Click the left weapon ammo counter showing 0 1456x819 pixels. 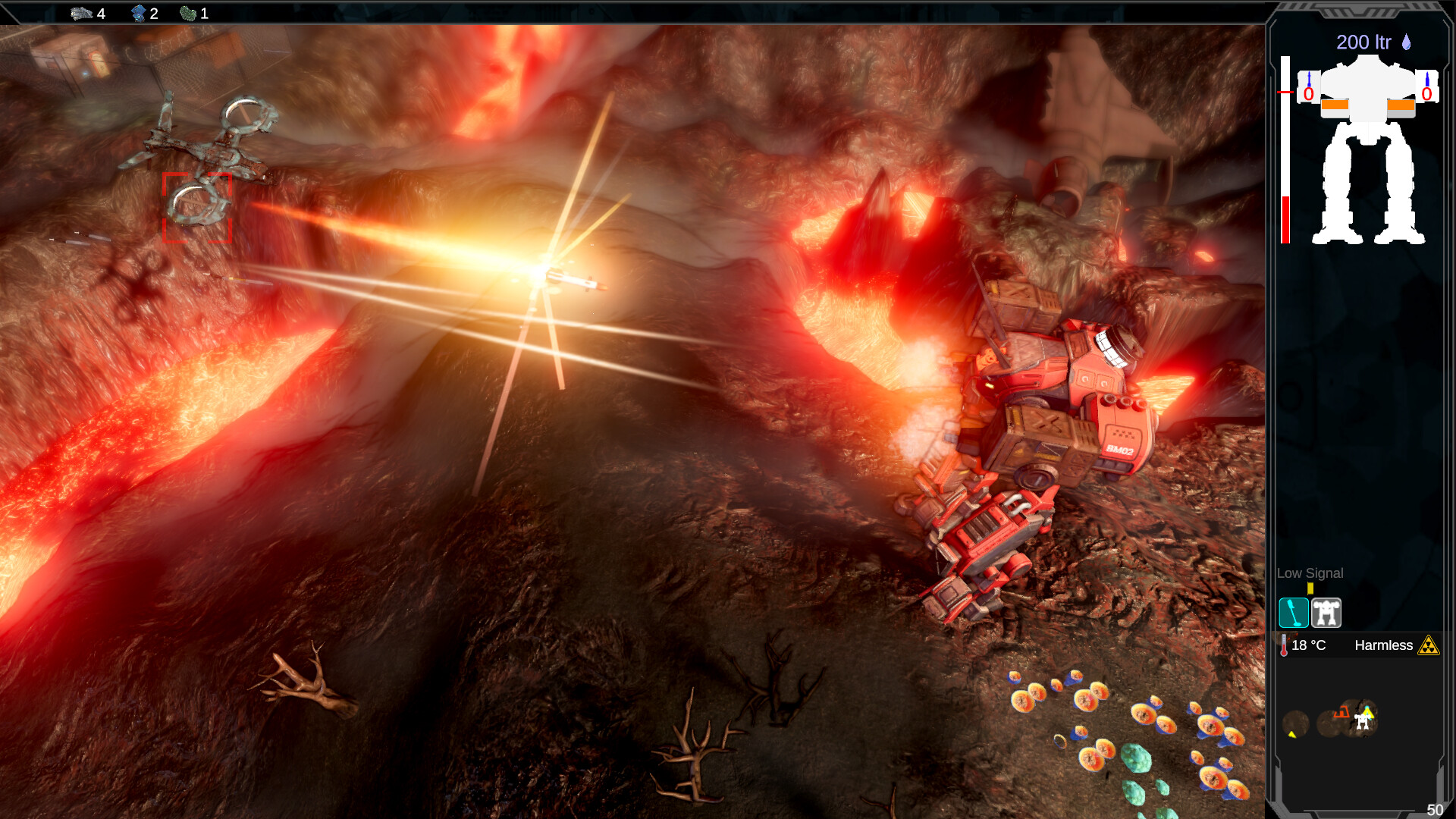coord(1307,93)
